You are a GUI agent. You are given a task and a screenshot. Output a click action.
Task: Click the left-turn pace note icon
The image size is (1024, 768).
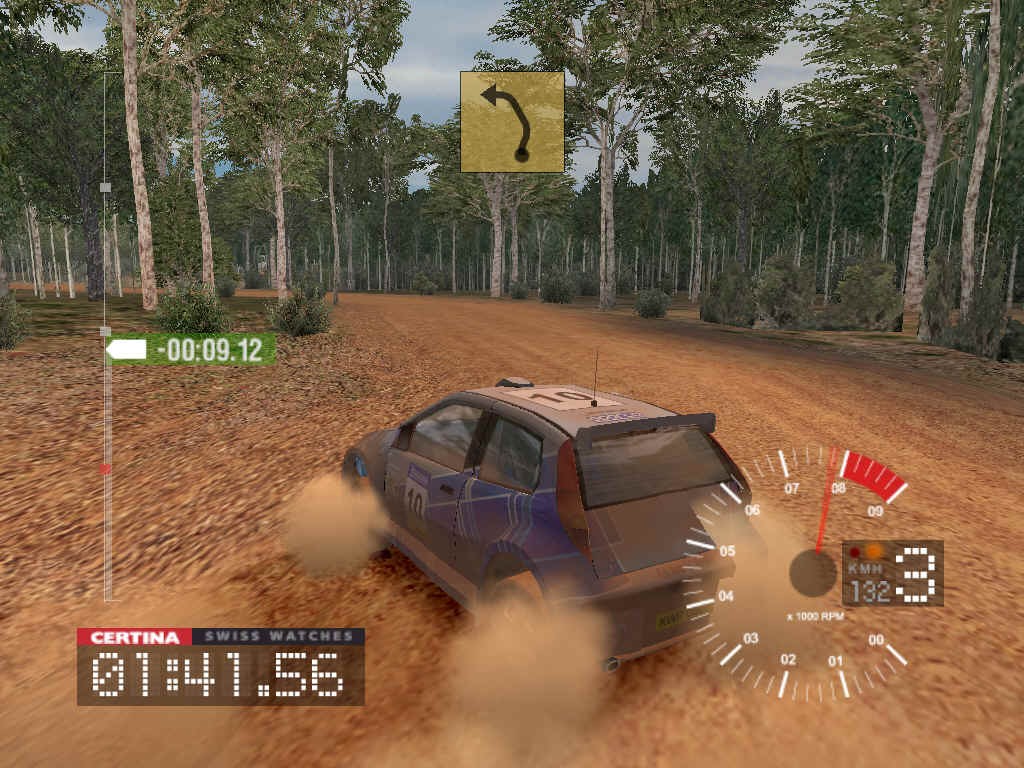point(512,122)
